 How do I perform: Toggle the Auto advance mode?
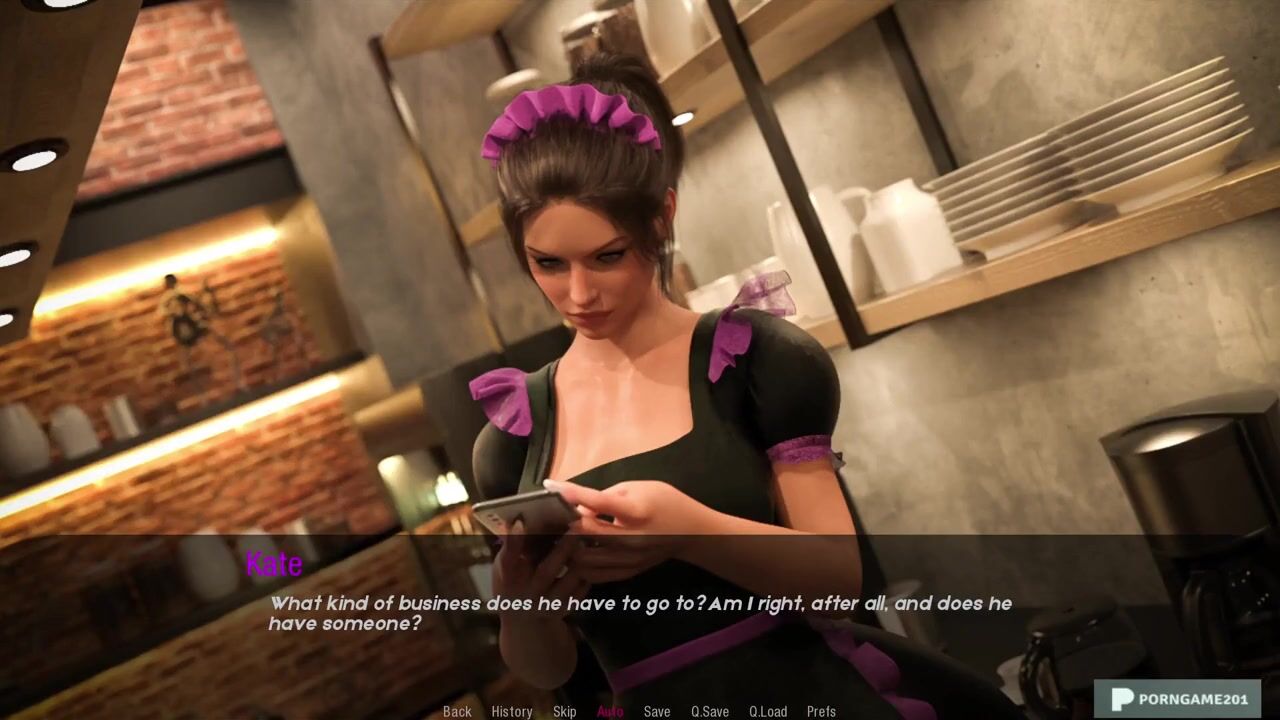(x=610, y=711)
